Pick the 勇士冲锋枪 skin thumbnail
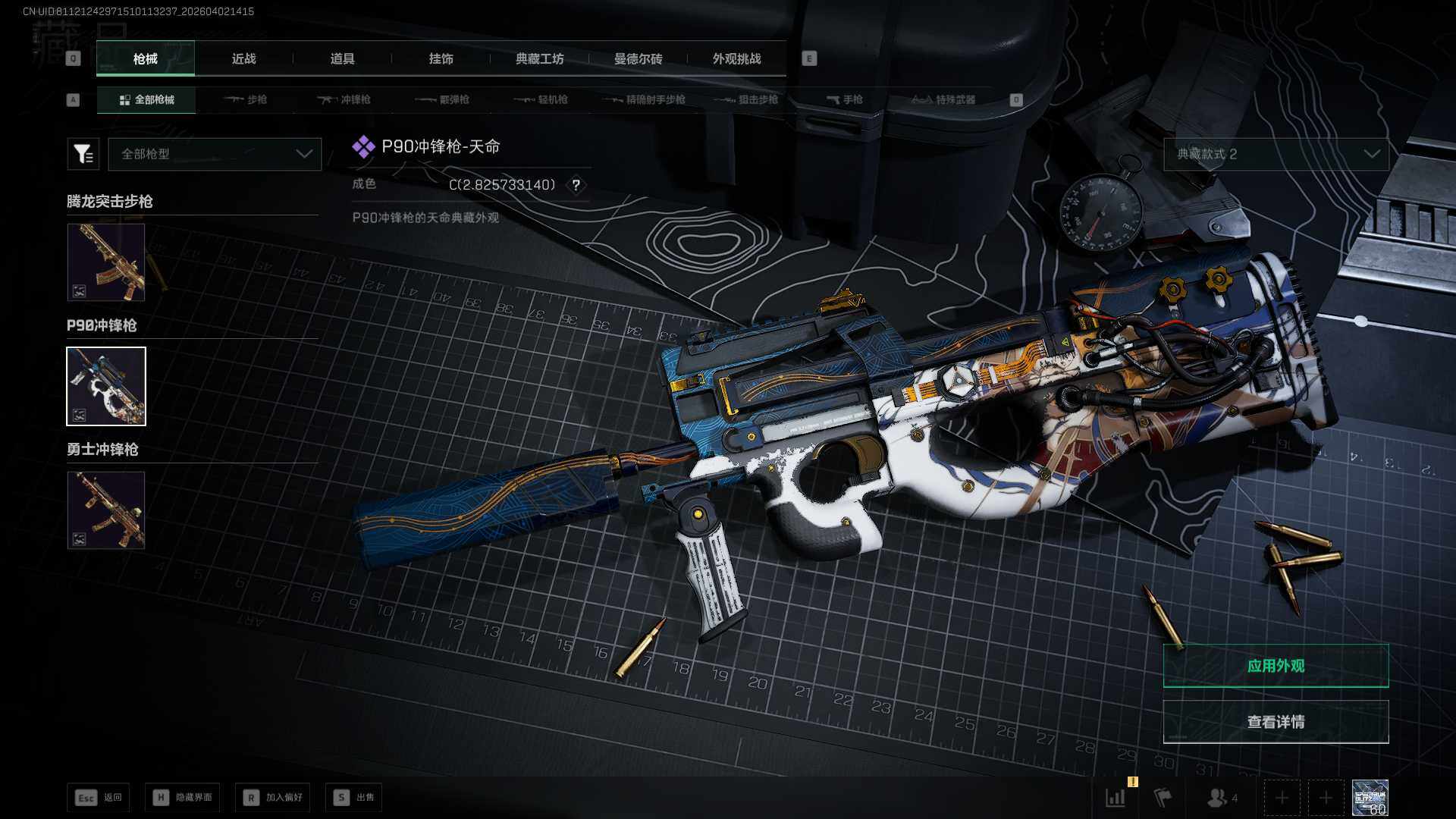Viewport: 1456px width, 819px height. click(x=106, y=510)
